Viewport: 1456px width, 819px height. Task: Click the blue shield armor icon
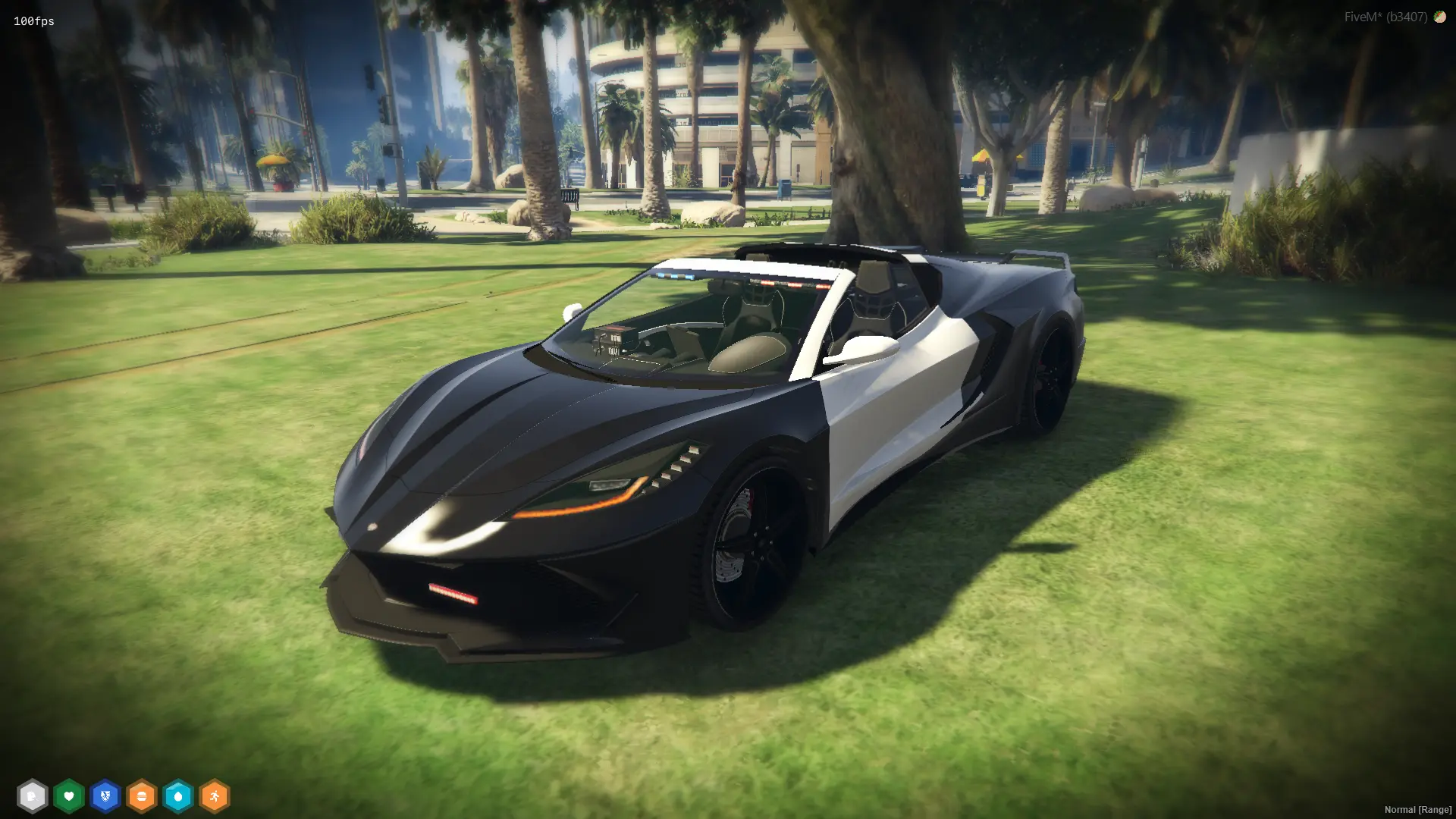point(105,796)
